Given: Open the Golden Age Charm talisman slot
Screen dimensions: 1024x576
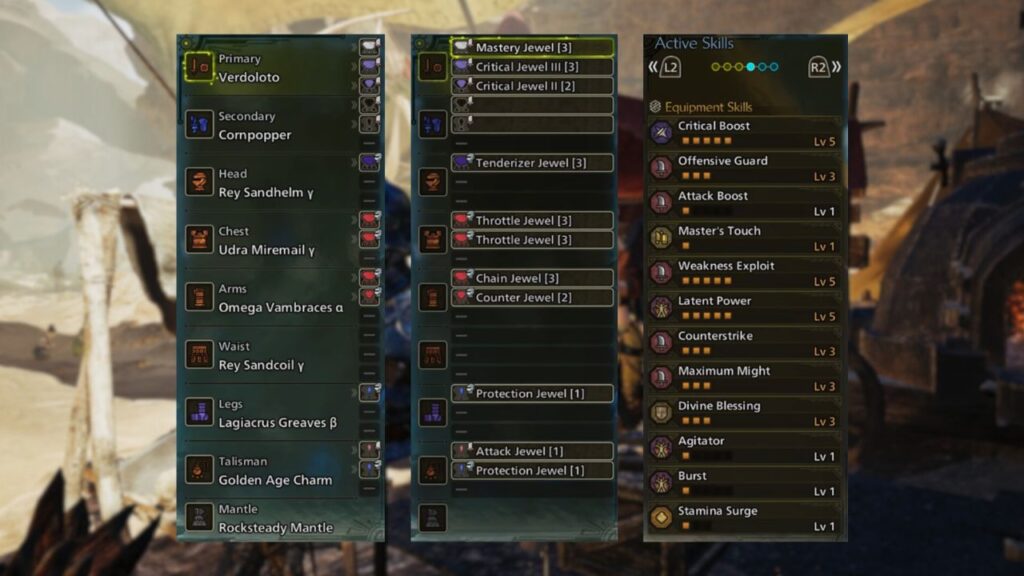Looking at the screenshot, I should coord(268,471).
